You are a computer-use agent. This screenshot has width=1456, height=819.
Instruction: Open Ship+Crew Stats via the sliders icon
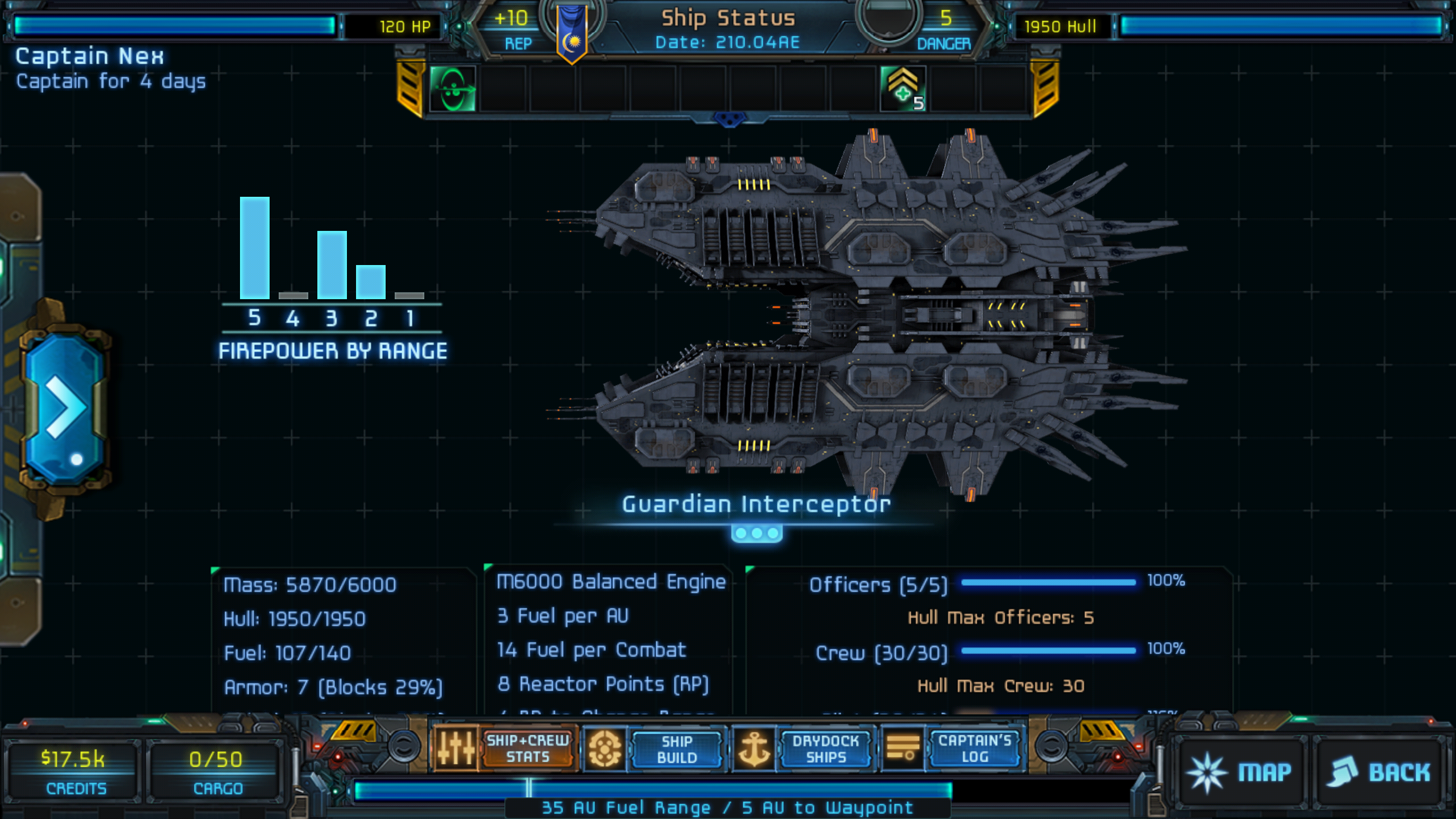tap(456, 748)
